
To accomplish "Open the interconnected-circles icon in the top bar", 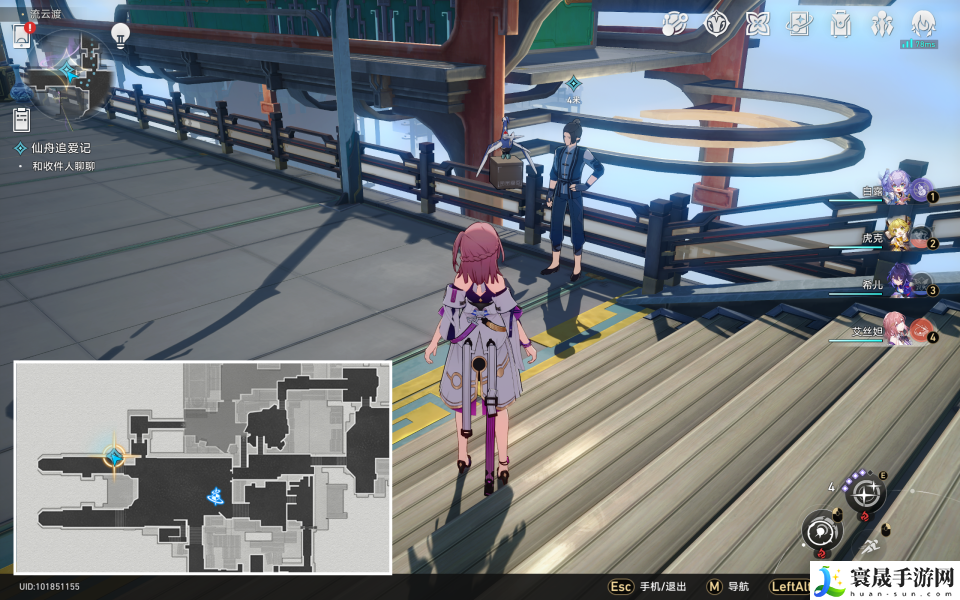I will tap(675, 23).
